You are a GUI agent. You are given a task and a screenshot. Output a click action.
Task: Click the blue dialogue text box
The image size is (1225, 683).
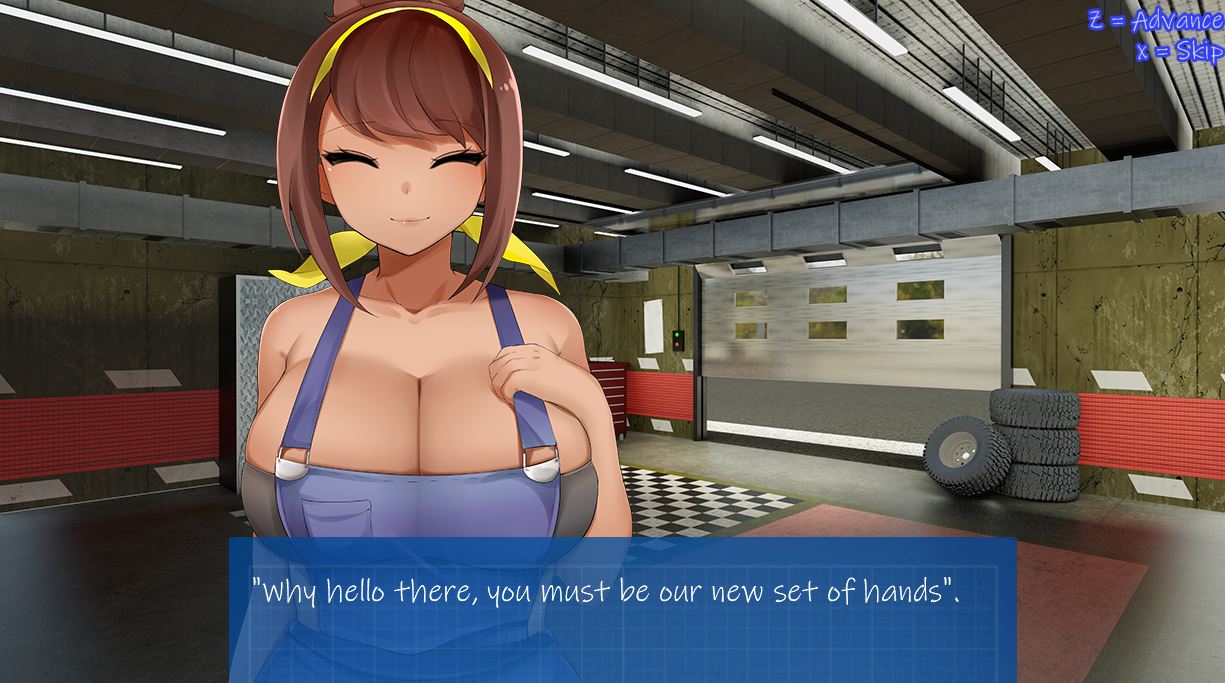pyautogui.click(x=622, y=610)
